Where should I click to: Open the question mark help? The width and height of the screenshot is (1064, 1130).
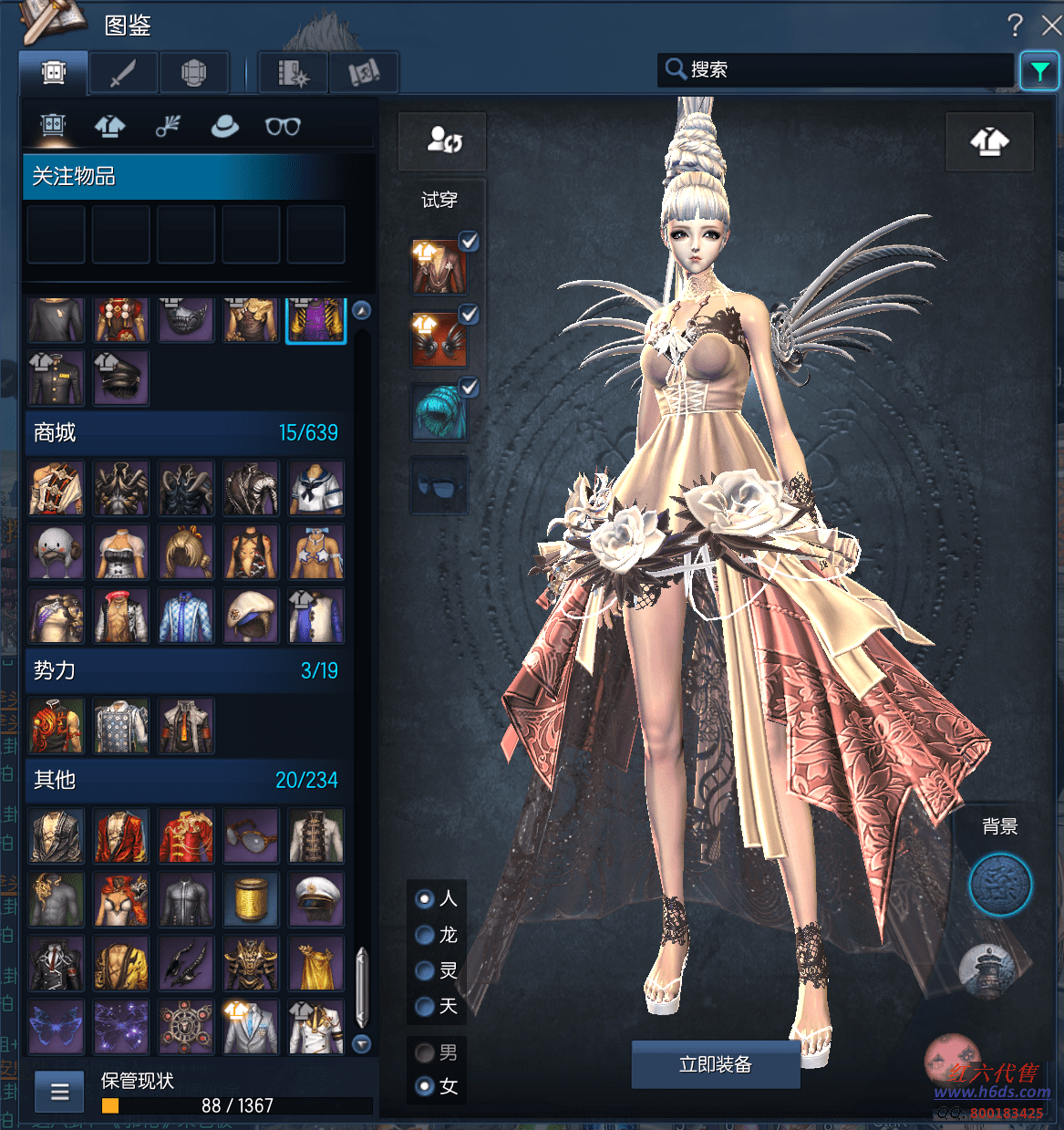(x=1015, y=26)
